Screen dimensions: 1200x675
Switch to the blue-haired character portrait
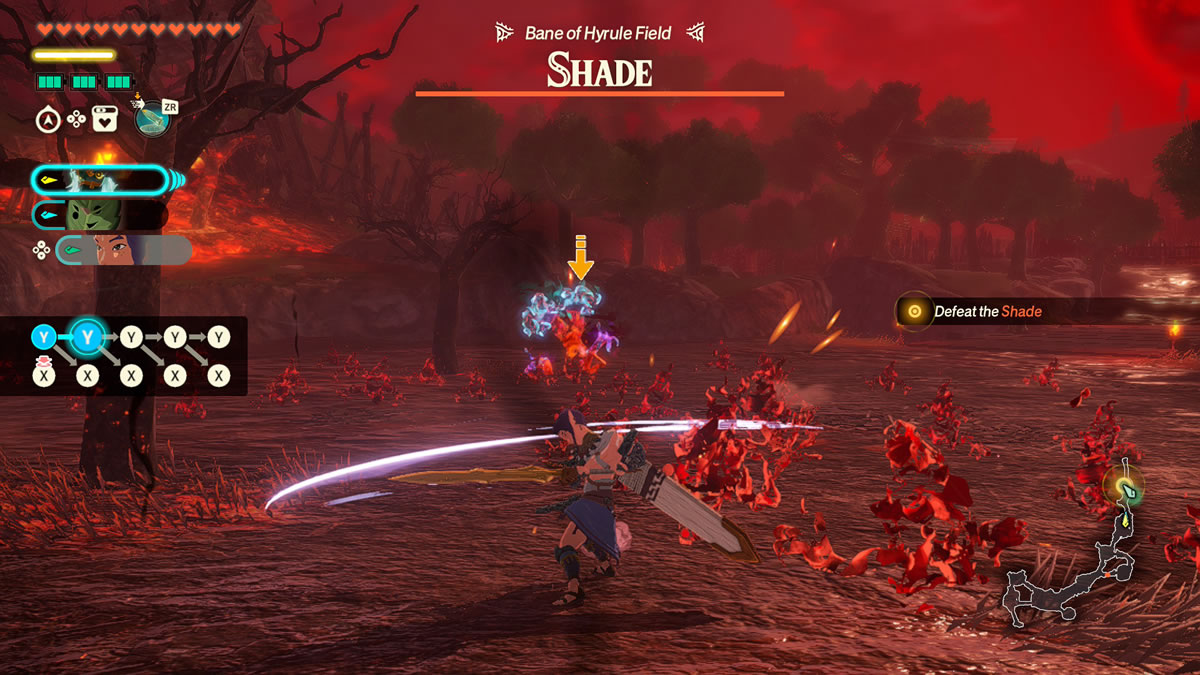124,250
